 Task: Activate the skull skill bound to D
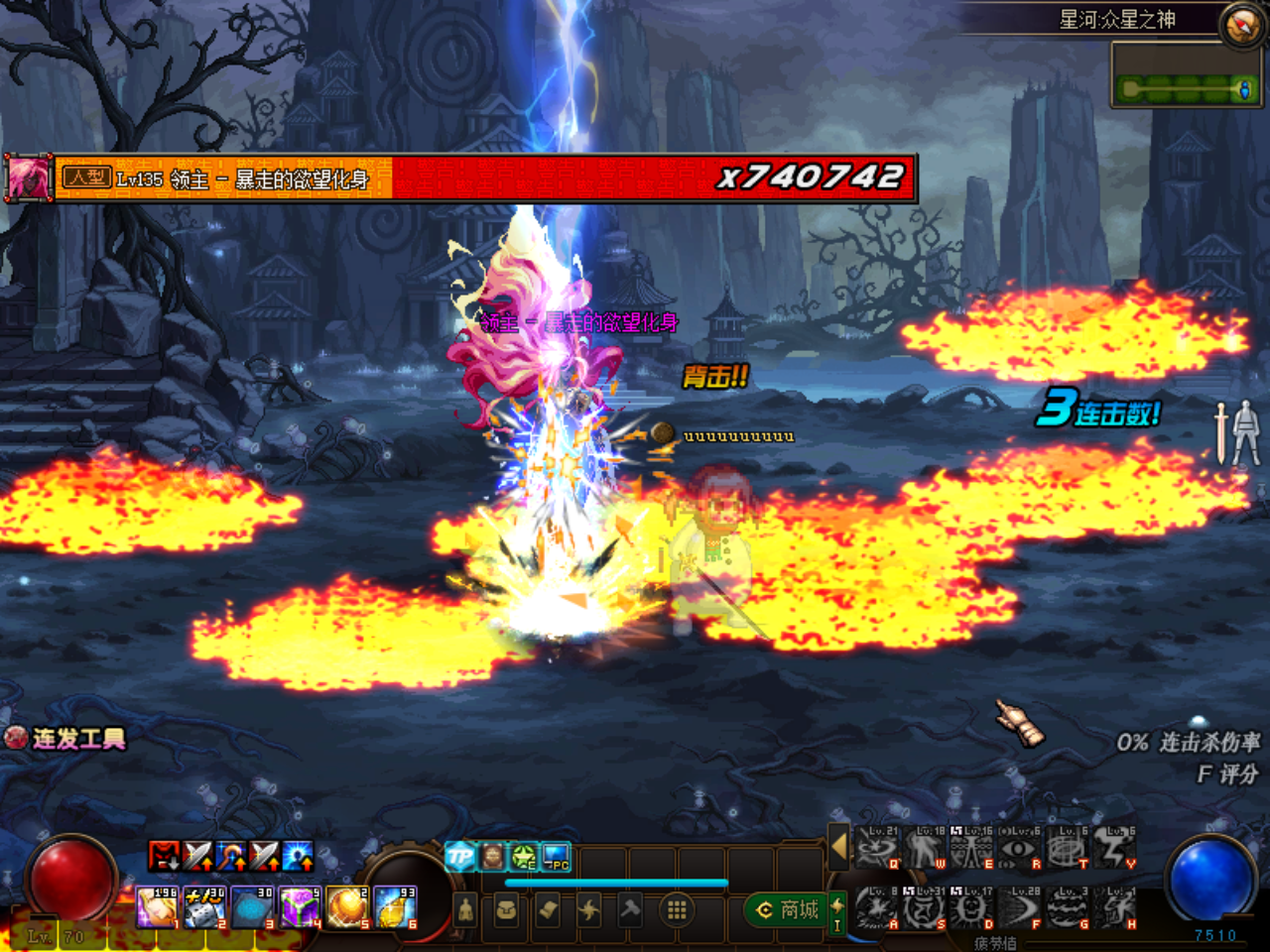[972, 908]
